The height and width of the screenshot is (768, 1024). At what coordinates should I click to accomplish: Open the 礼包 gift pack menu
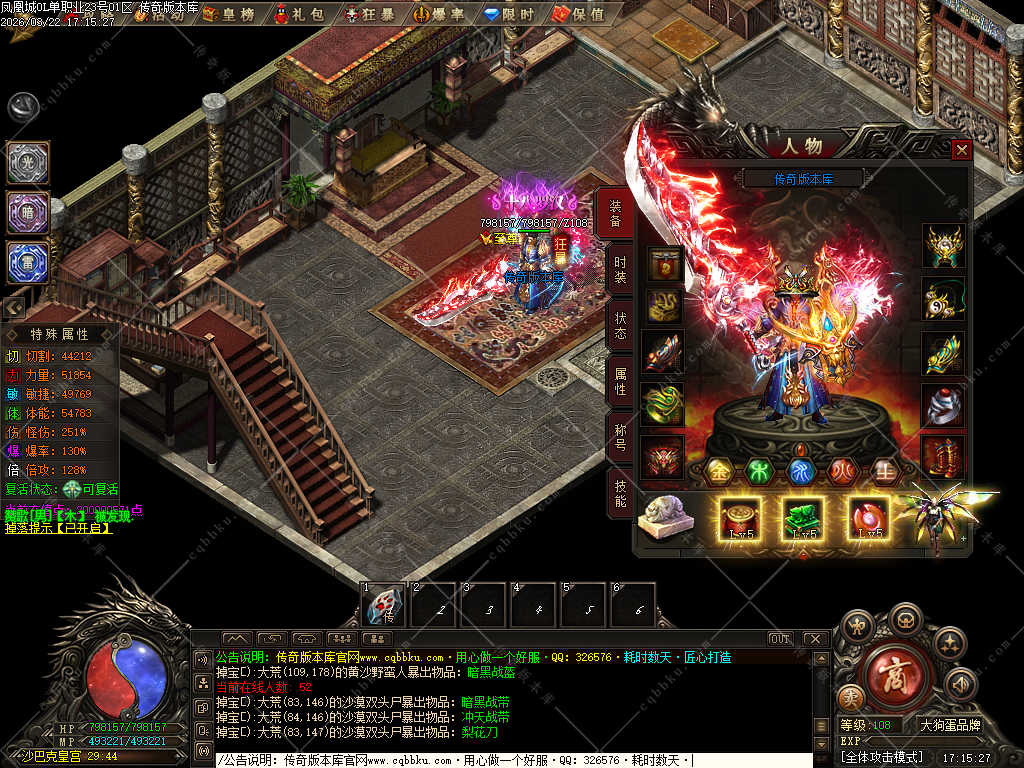tap(300, 13)
